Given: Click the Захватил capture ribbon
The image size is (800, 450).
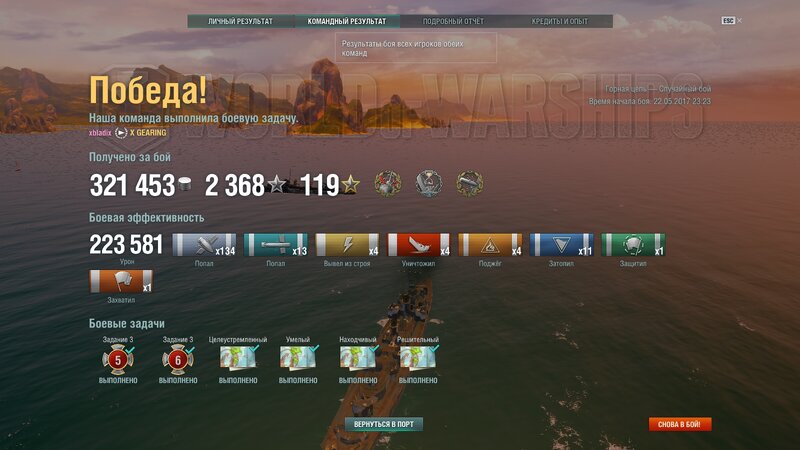Looking at the screenshot, I should click(120, 281).
